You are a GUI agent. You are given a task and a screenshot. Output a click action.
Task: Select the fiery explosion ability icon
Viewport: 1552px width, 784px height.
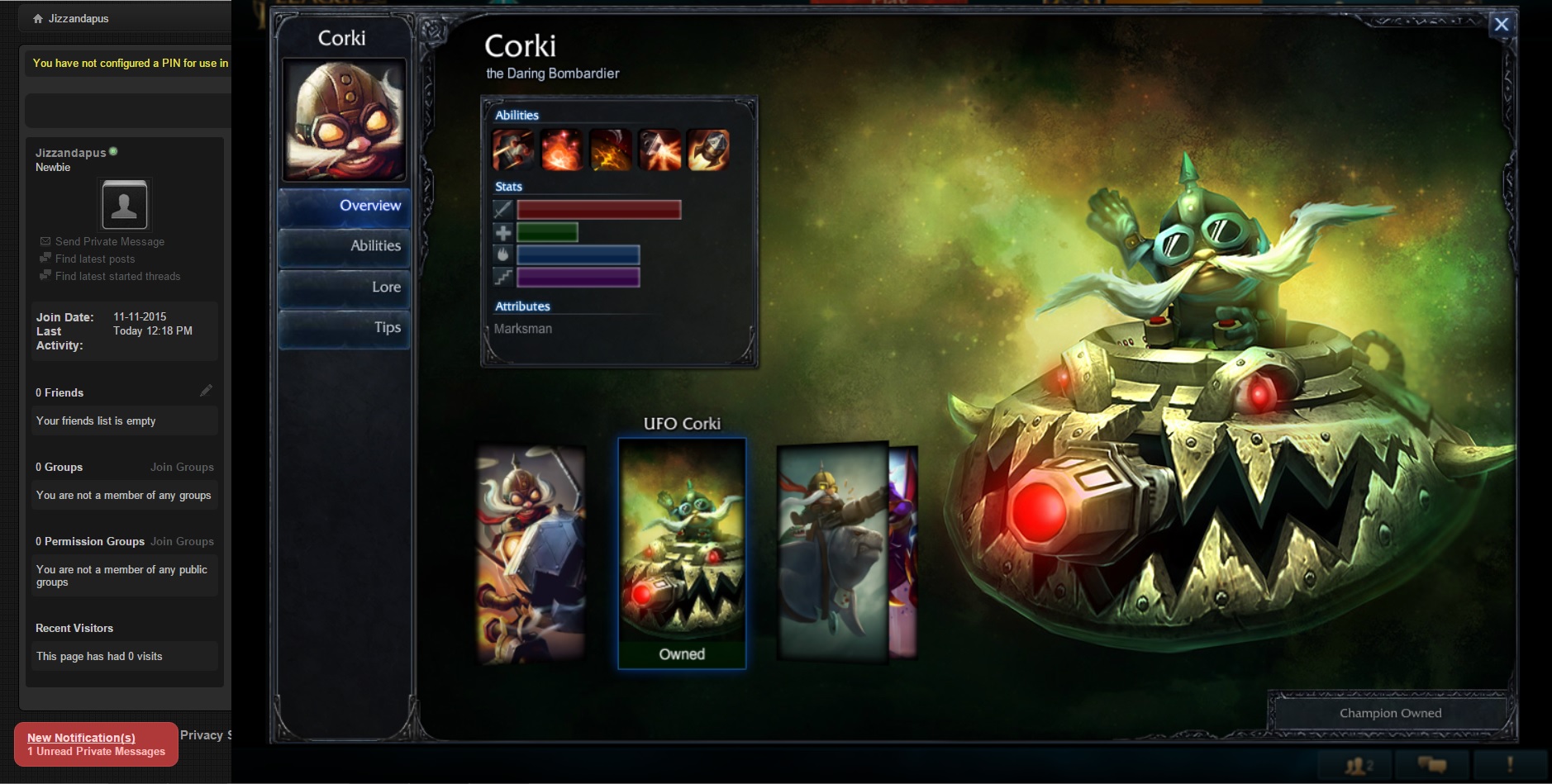click(561, 150)
